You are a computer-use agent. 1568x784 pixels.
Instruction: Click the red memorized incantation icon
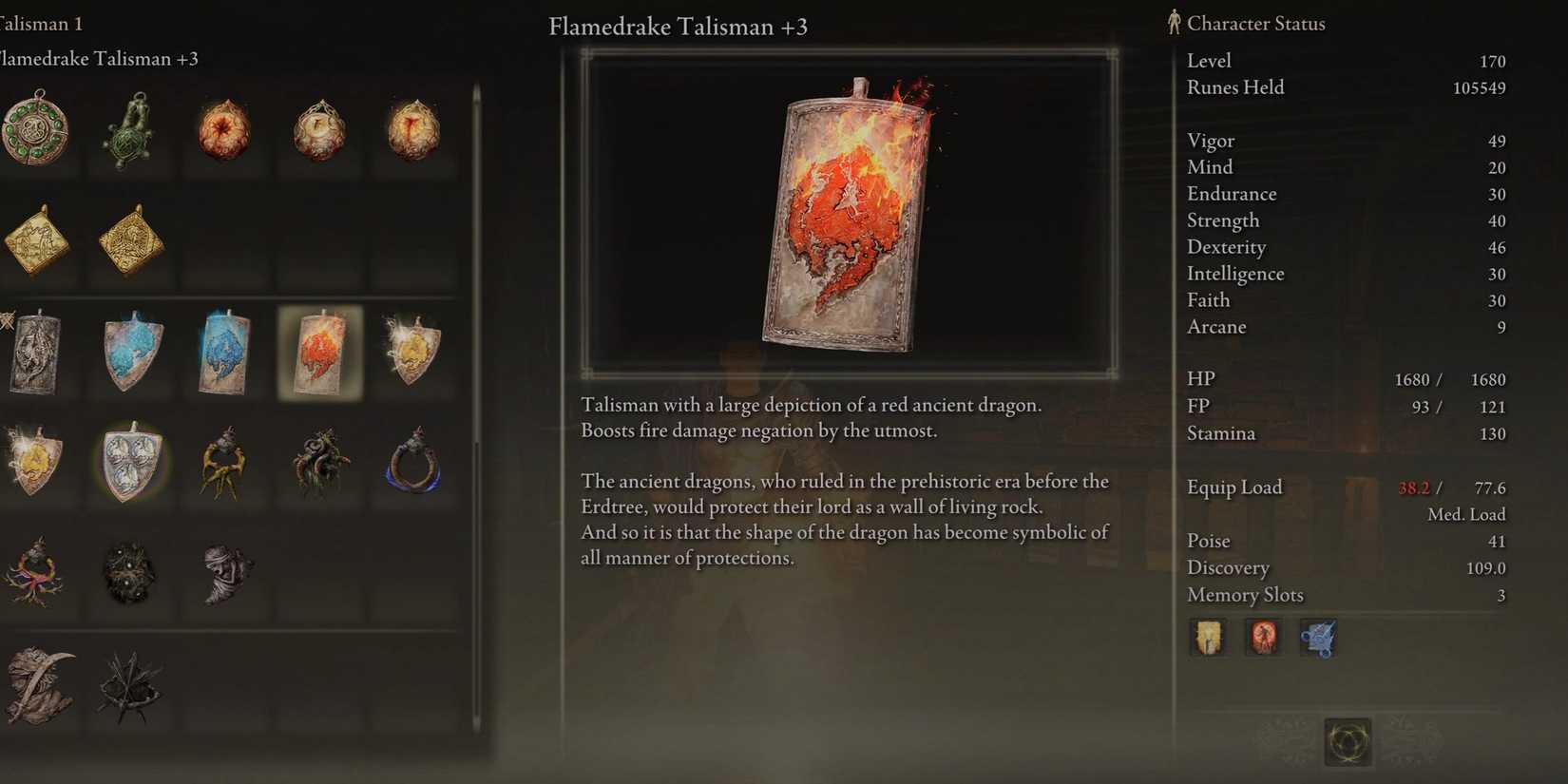point(1263,638)
